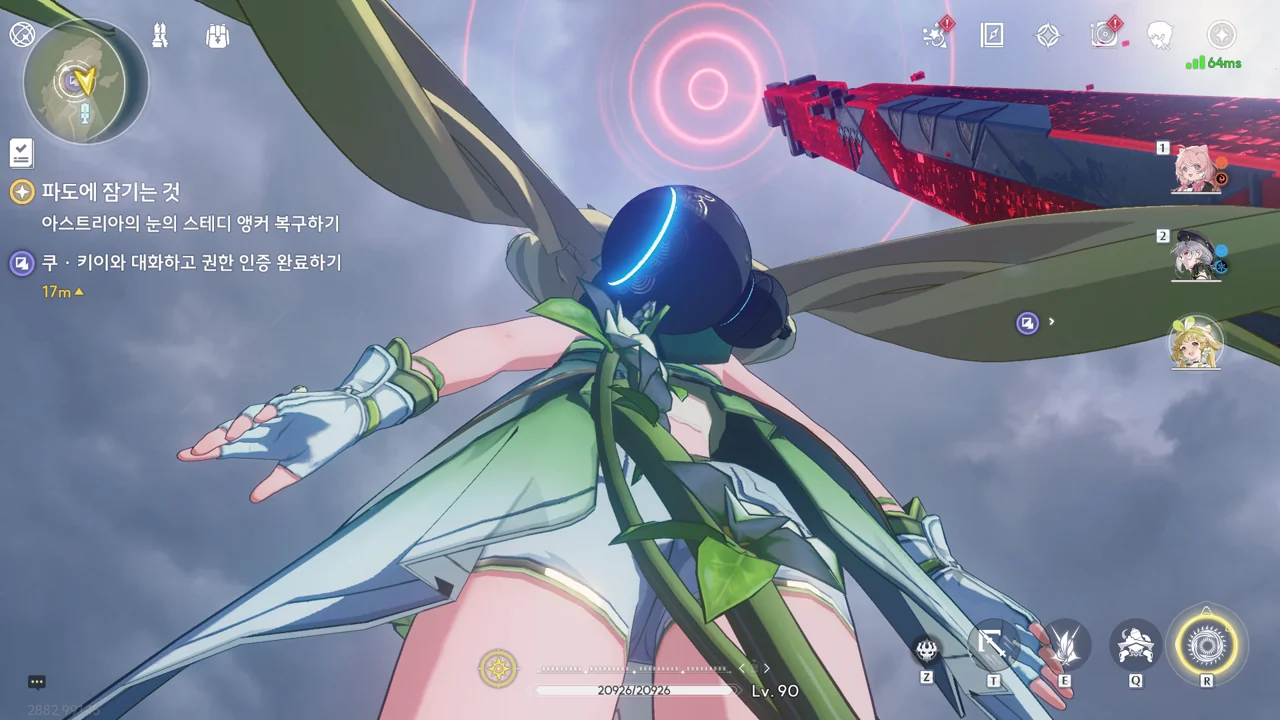The width and height of the screenshot is (1280, 720).
Task: Open the minimap
Action: click(85, 81)
